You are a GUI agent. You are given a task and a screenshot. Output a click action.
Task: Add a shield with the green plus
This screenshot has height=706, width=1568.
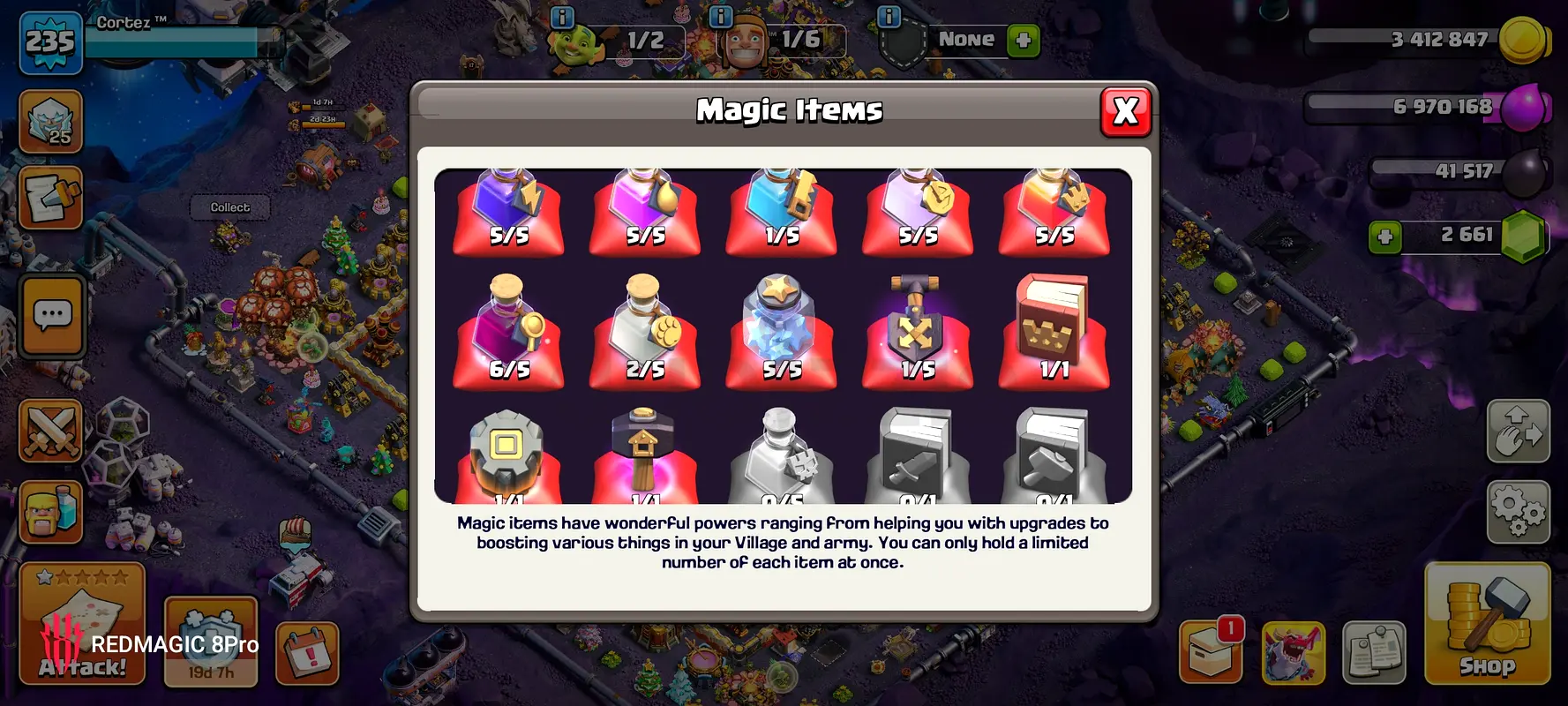tap(1023, 41)
